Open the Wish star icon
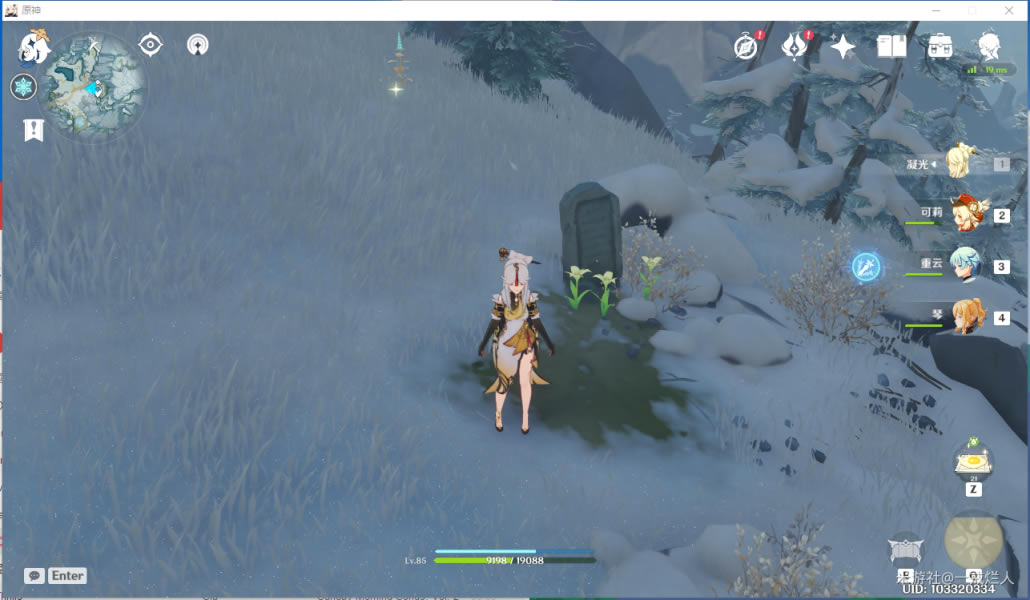The width and height of the screenshot is (1030, 600). (x=843, y=46)
